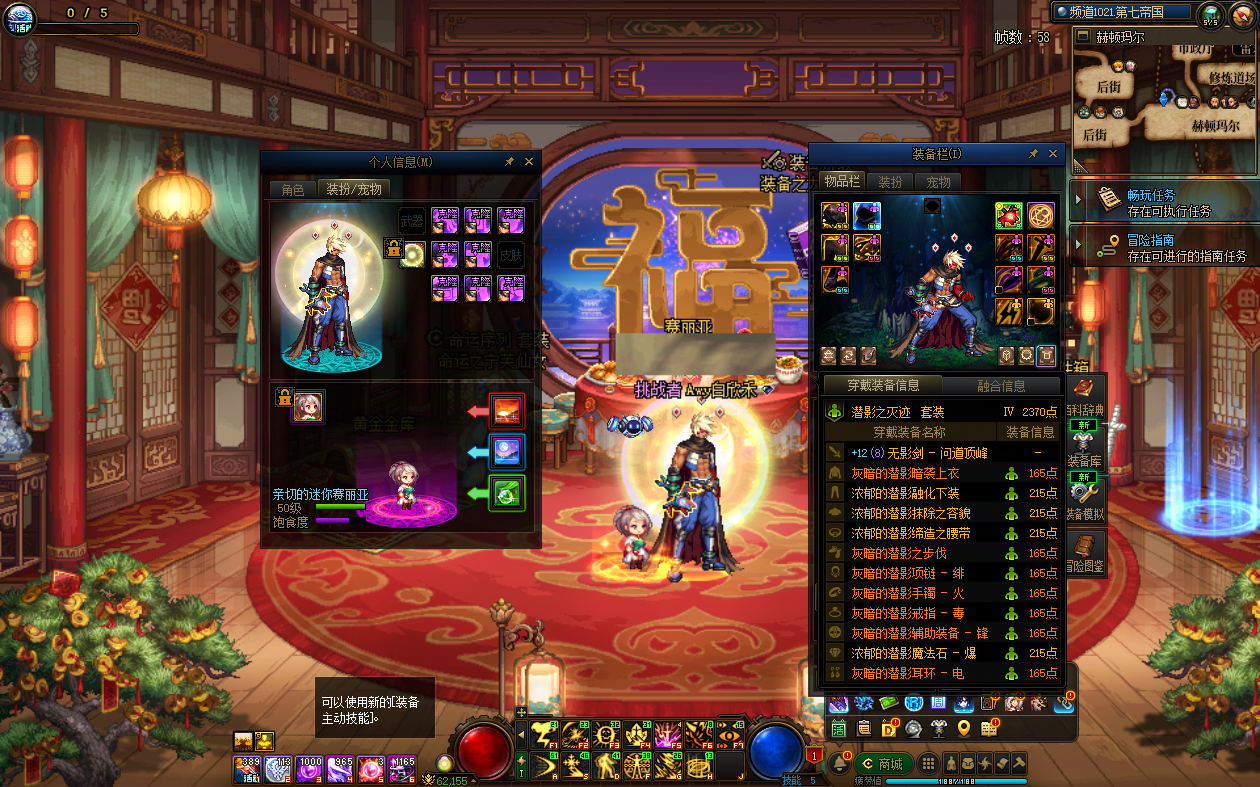Open the 商城 shop
The height and width of the screenshot is (787, 1260).
[883, 764]
